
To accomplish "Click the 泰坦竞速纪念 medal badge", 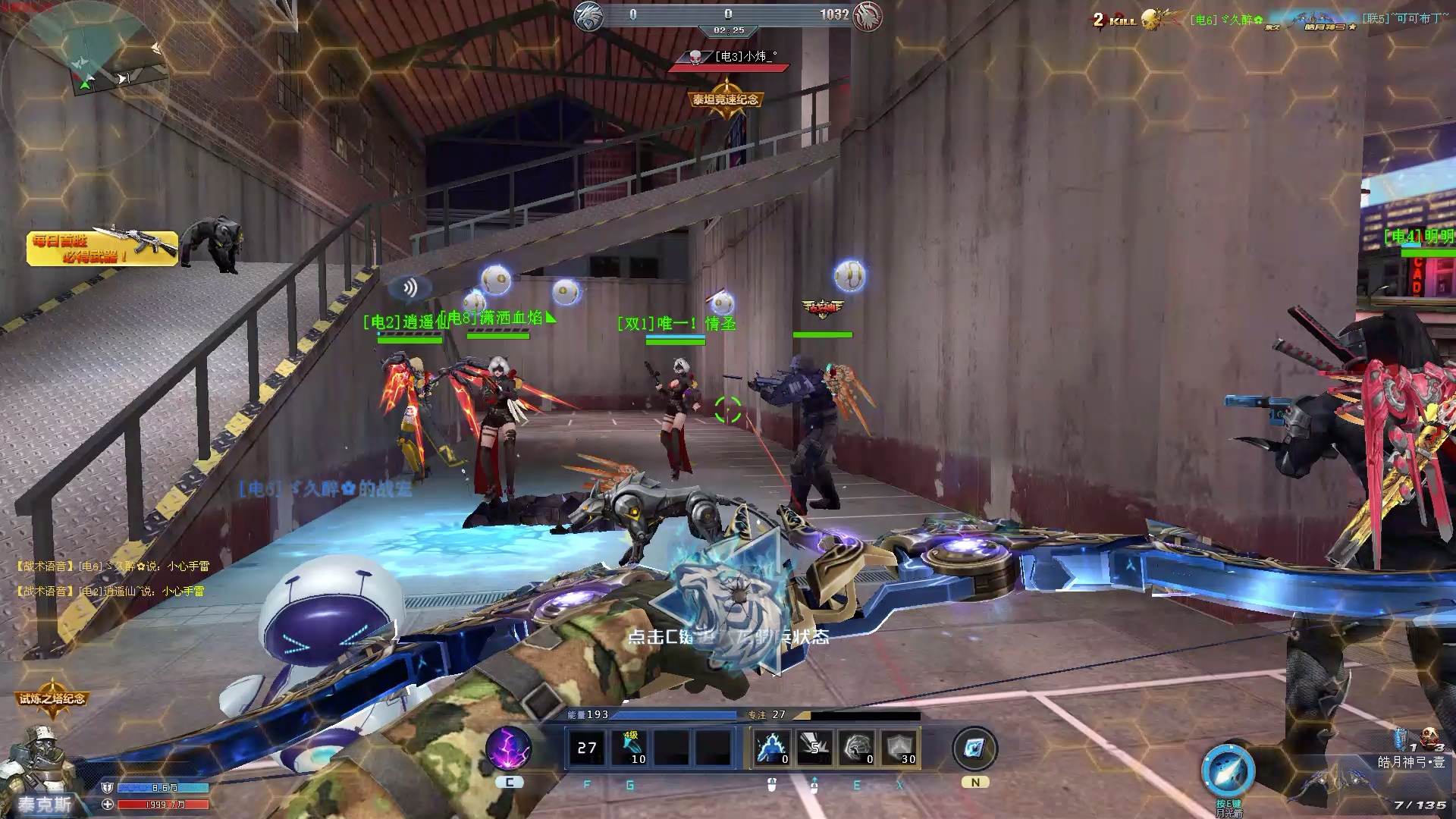I will (x=725, y=100).
